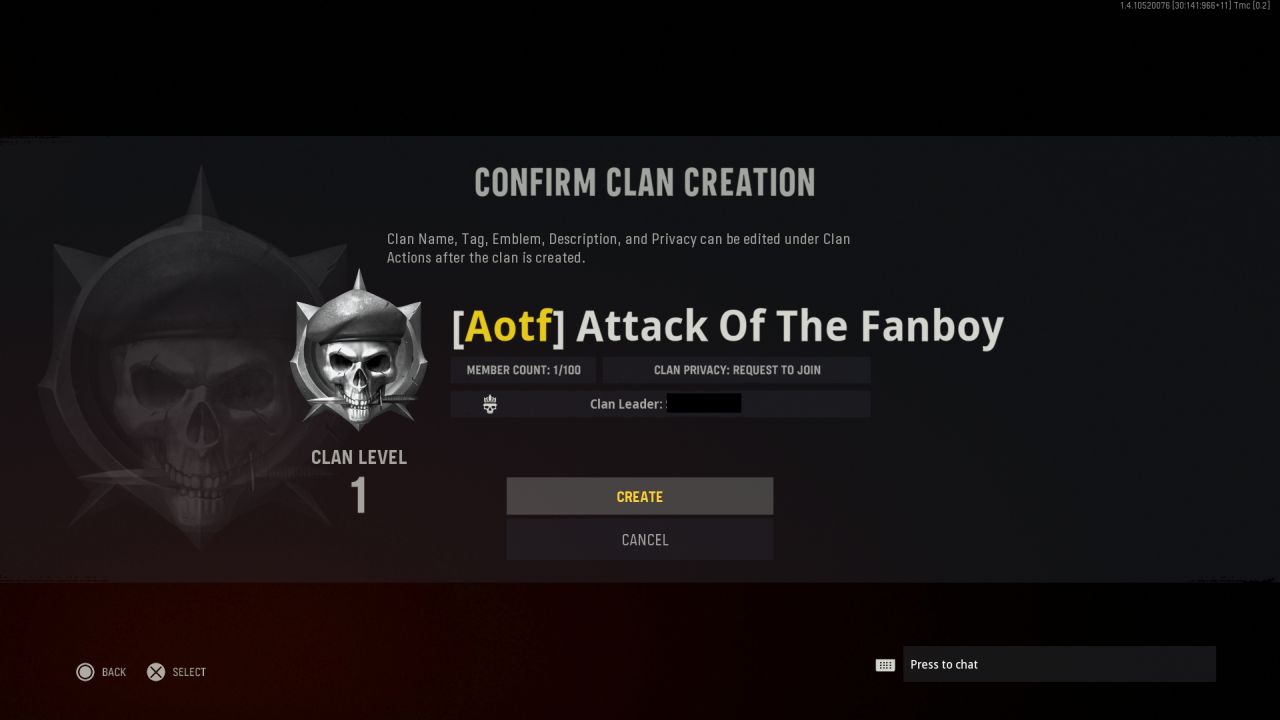Click the Press to chat input box
This screenshot has height=720, width=1280.
tap(1060, 664)
